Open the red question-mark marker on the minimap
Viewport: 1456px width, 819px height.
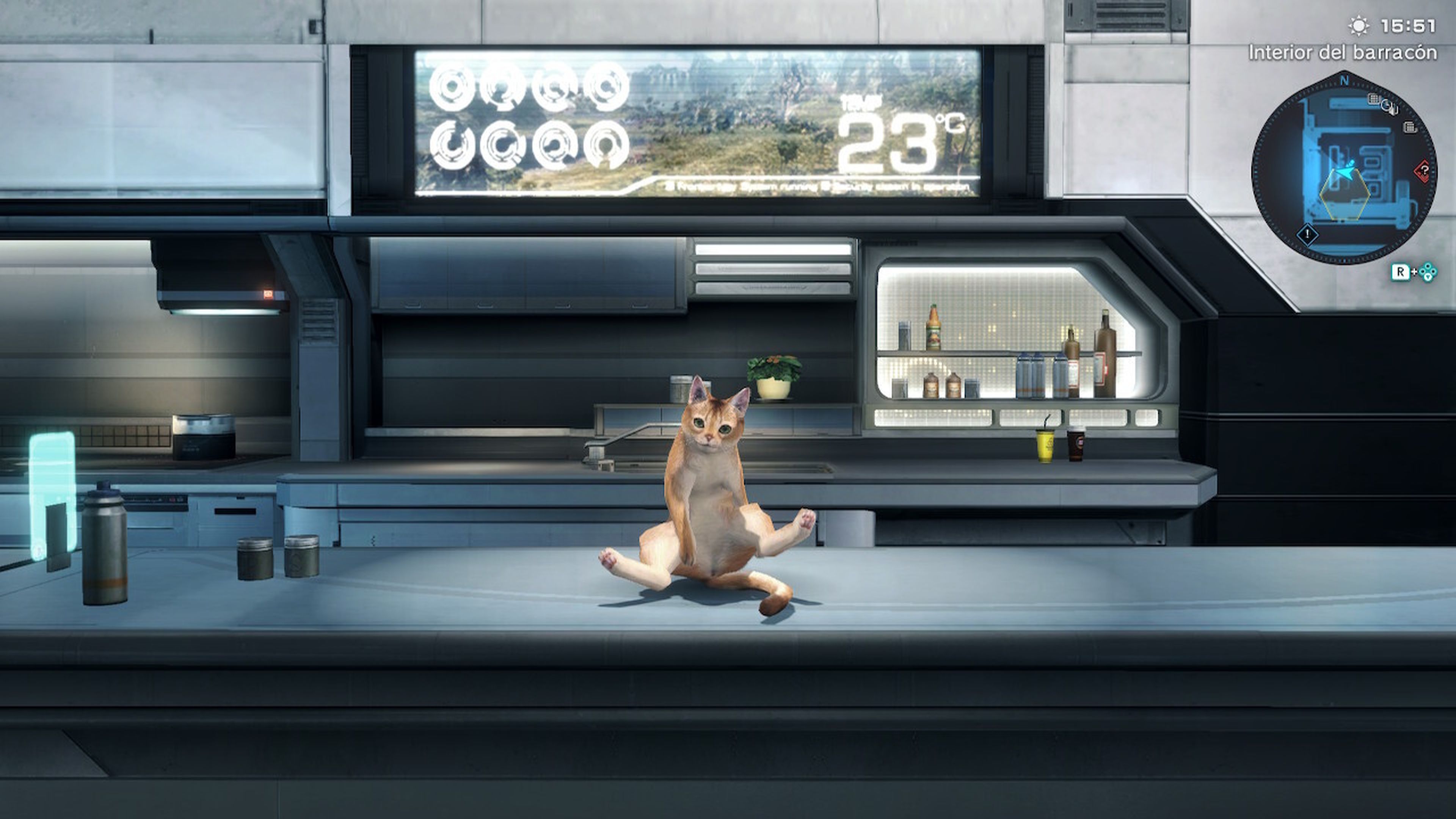(x=1424, y=170)
